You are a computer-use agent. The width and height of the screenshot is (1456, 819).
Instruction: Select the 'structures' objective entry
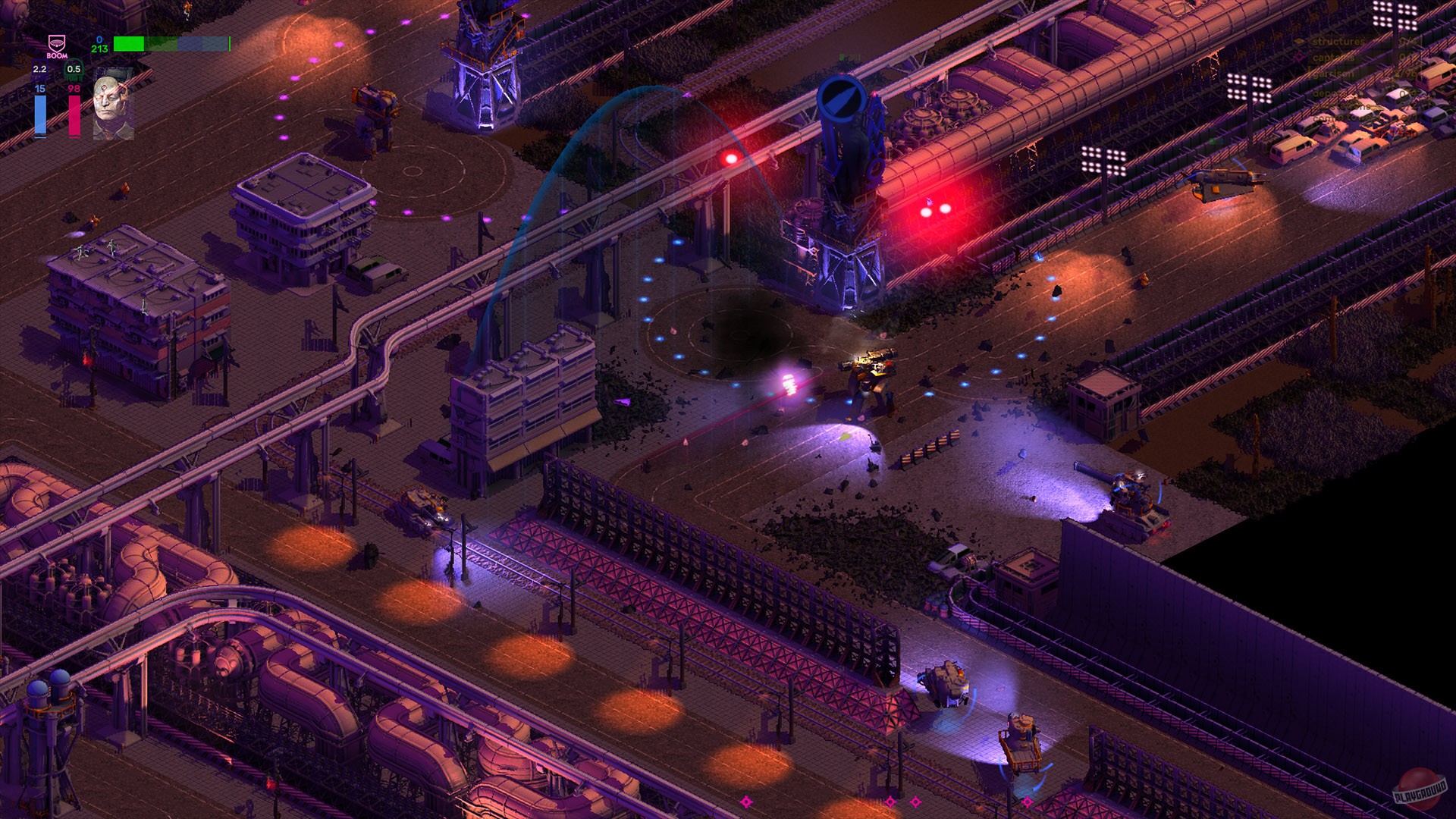tap(1338, 42)
